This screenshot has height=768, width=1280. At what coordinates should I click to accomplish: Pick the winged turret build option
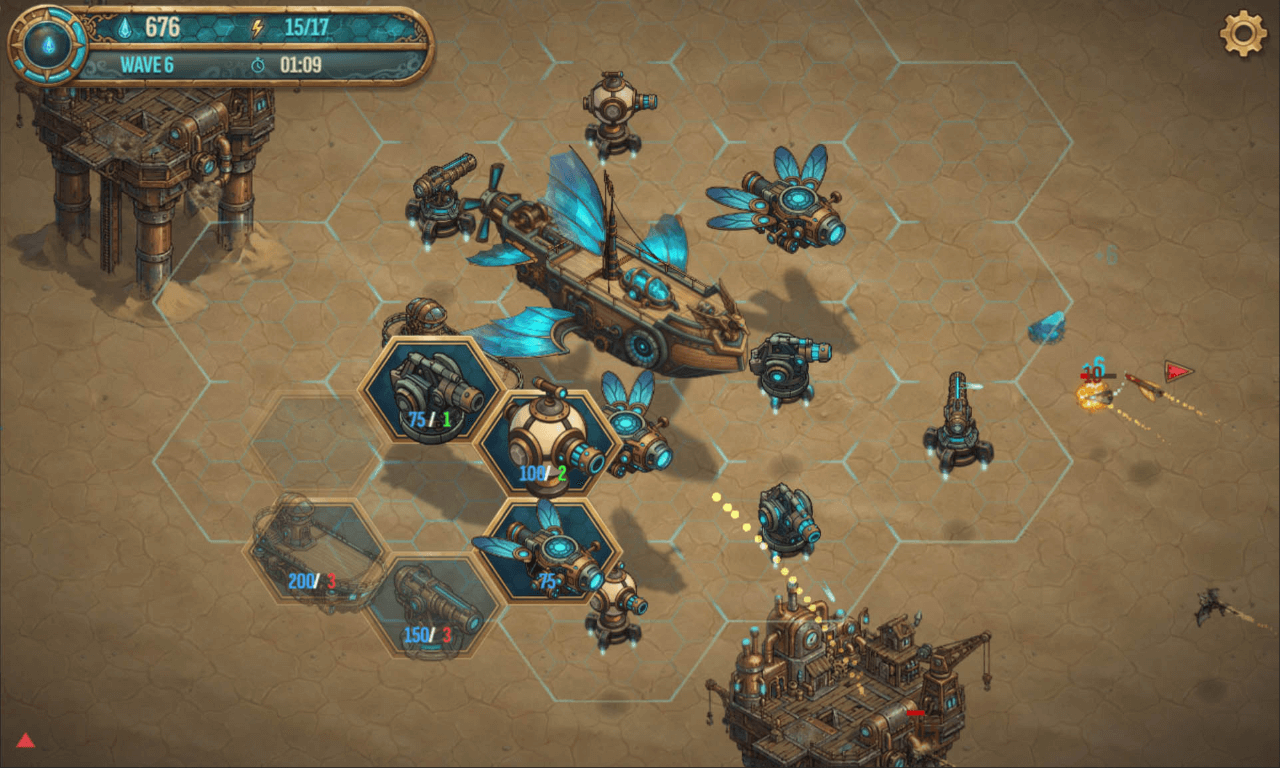(x=546, y=551)
